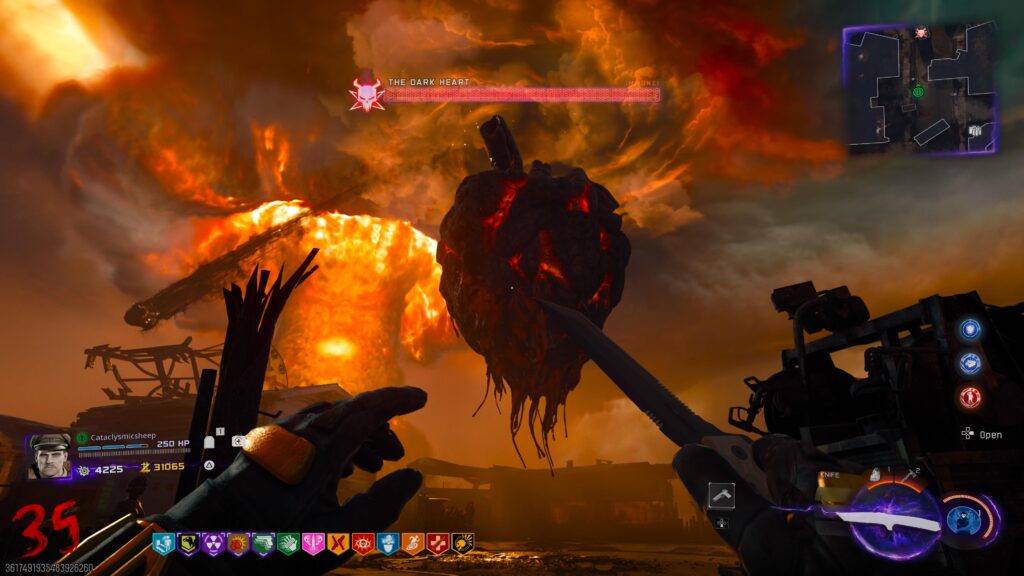Image resolution: width=1024 pixels, height=576 pixels.
Task: Choose the purple radiation symbol perk
Action: pos(213,544)
